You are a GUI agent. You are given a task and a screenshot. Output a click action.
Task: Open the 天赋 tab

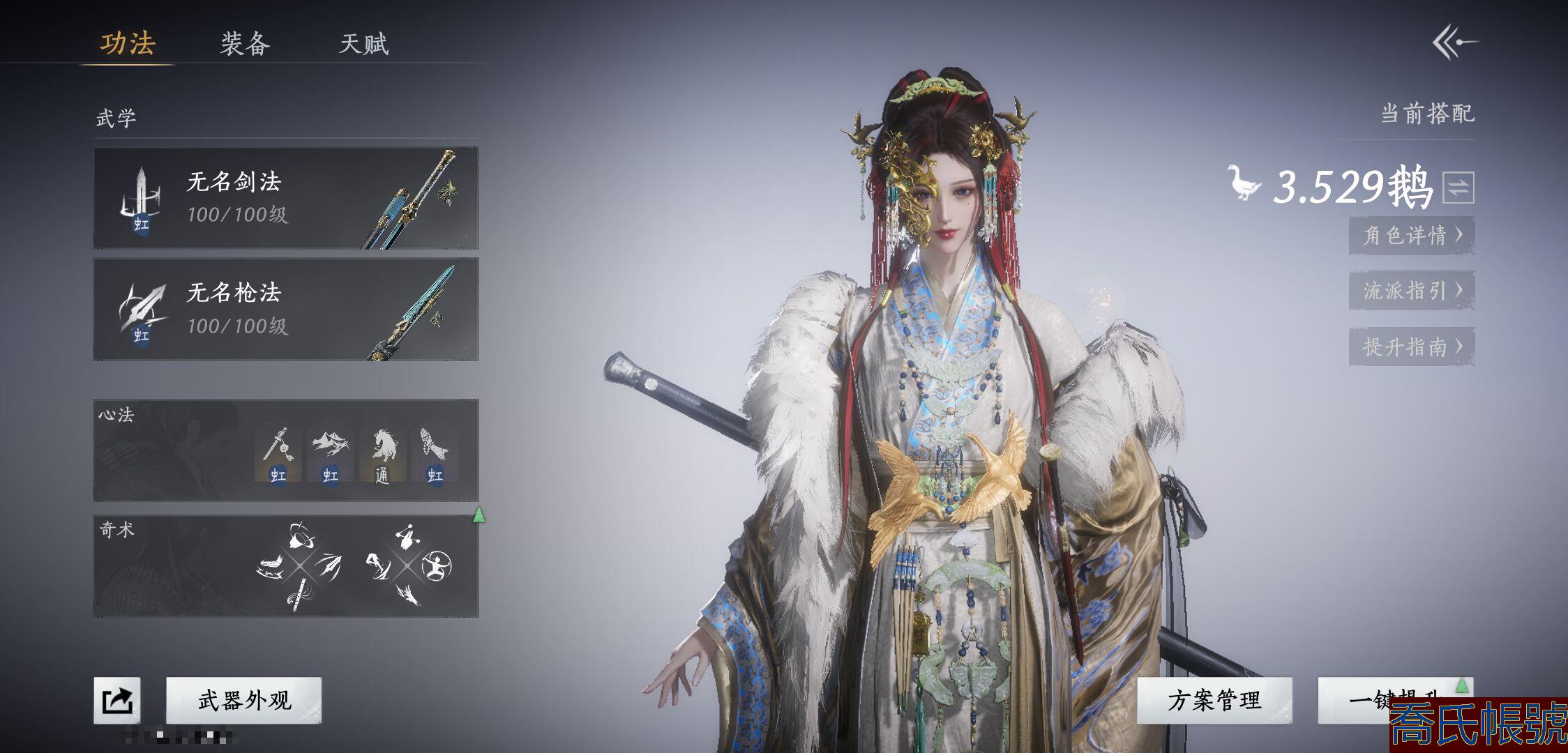363,44
